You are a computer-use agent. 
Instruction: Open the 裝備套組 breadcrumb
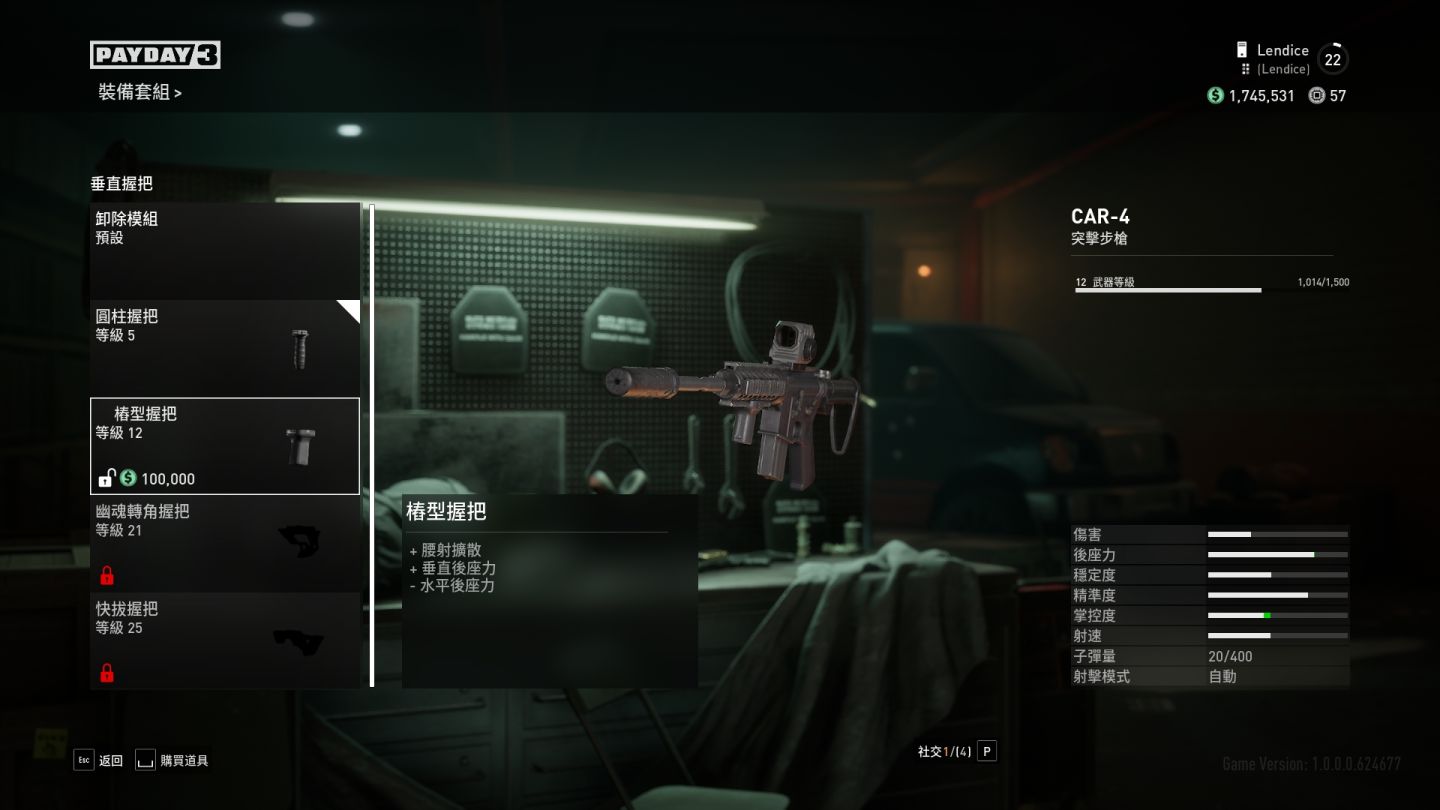click(140, 93)
